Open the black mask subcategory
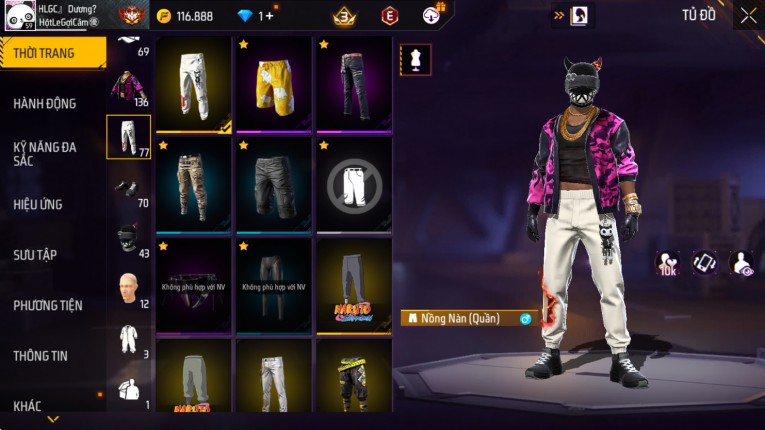This screenshot has width=765, height=430. click(126, 238)
